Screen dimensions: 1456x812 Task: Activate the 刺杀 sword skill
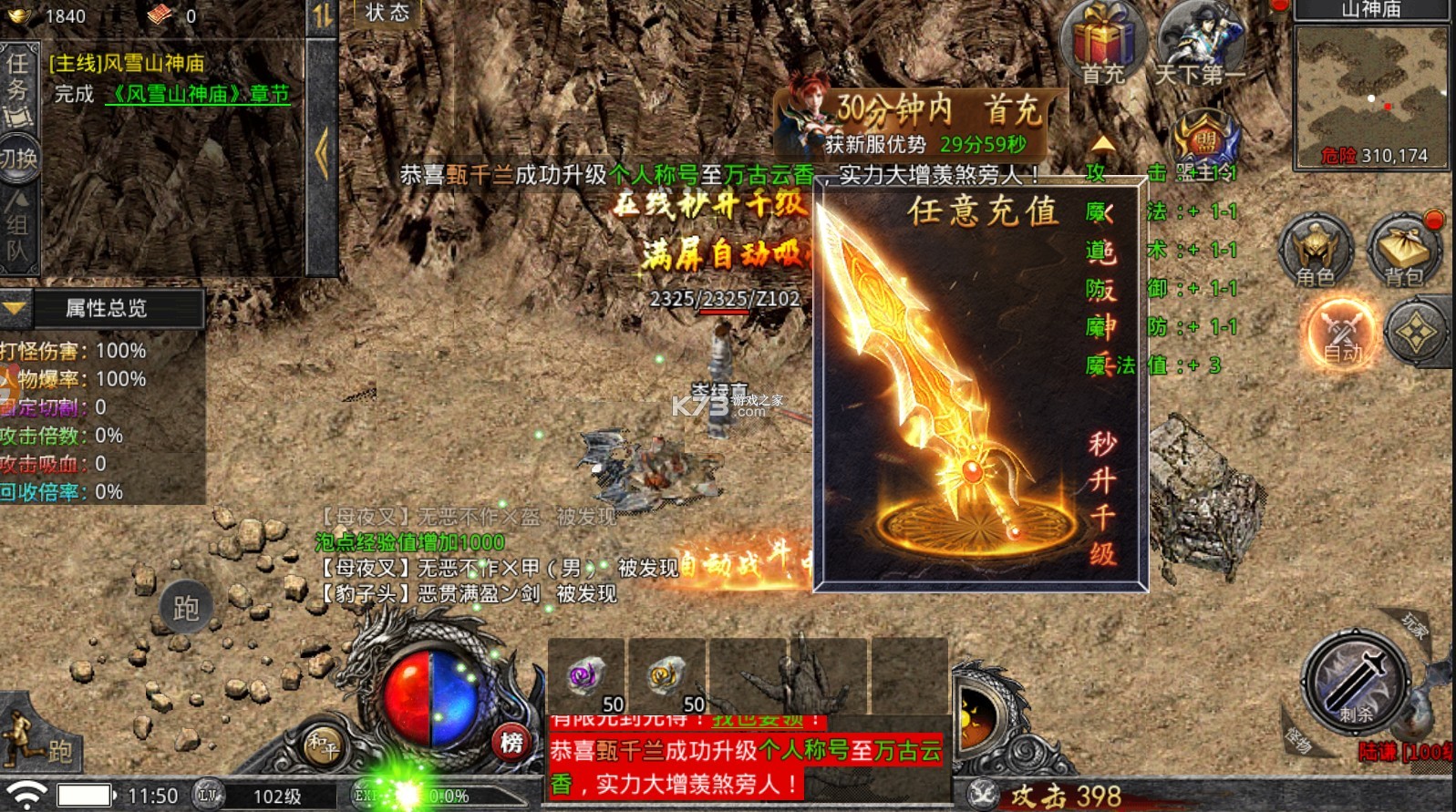click(x=1356, y=683)
